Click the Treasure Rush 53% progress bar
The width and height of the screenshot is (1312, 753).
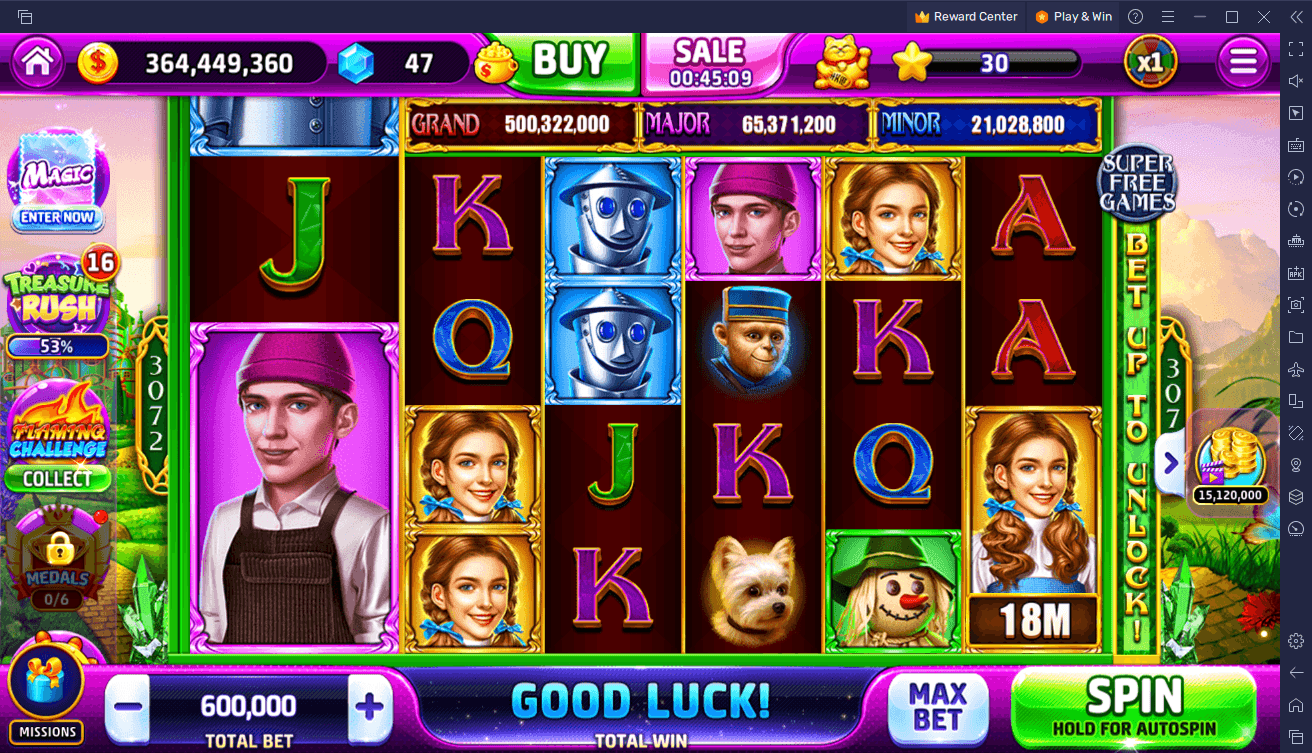[57, 347]
